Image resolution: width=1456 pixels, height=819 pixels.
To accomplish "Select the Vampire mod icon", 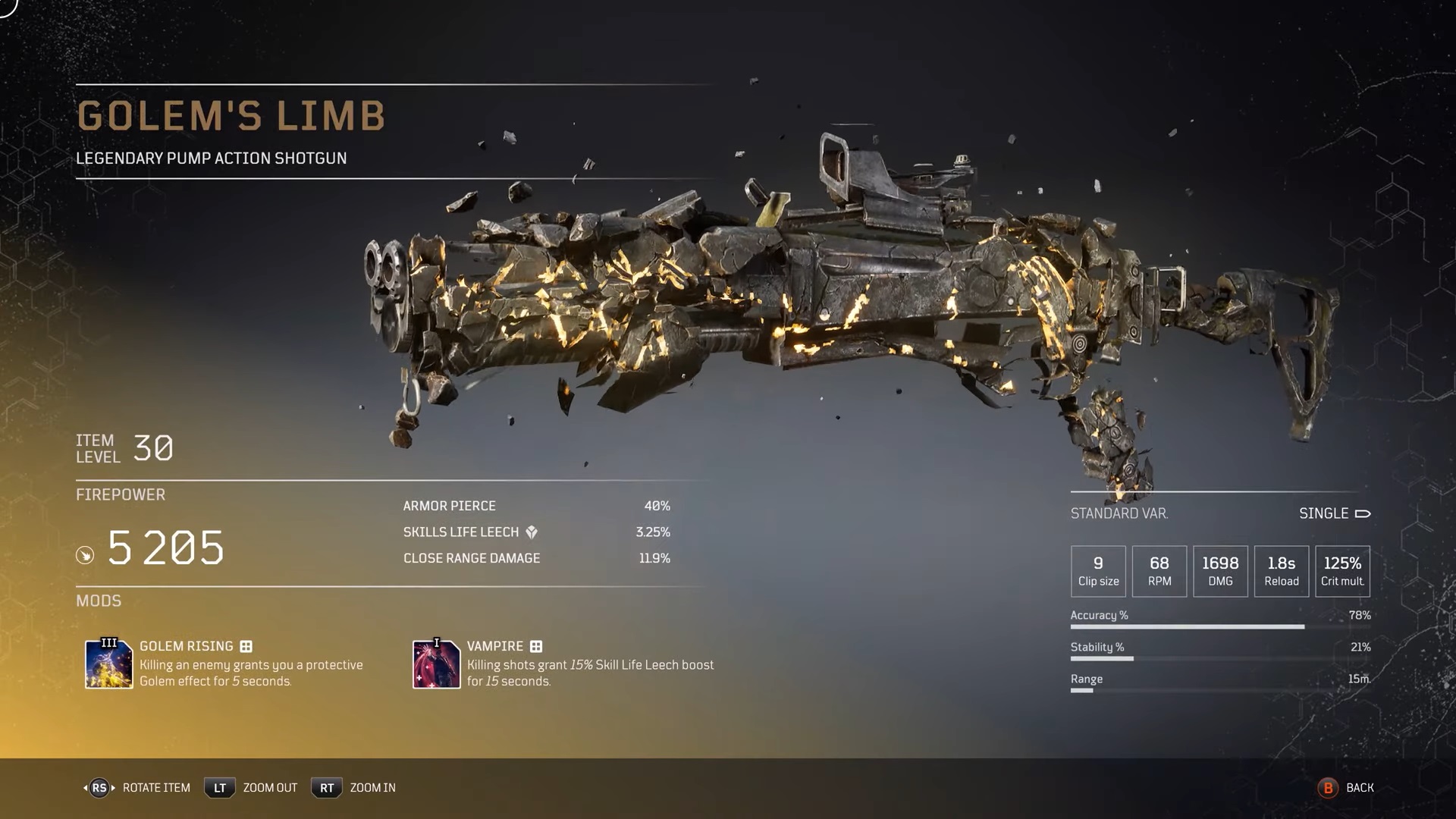I will pyautogui.click(x=436, y=664).
